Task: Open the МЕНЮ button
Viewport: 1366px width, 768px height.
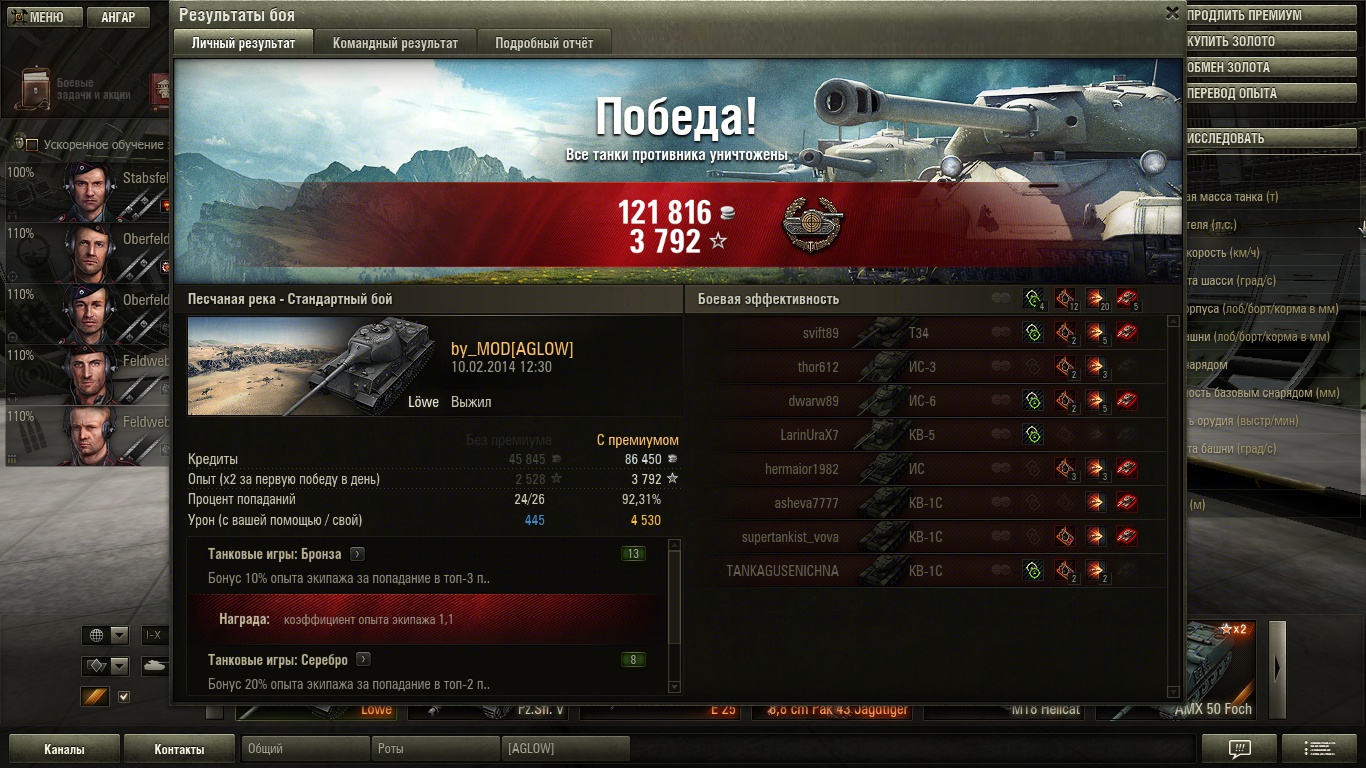Action: 39,17
